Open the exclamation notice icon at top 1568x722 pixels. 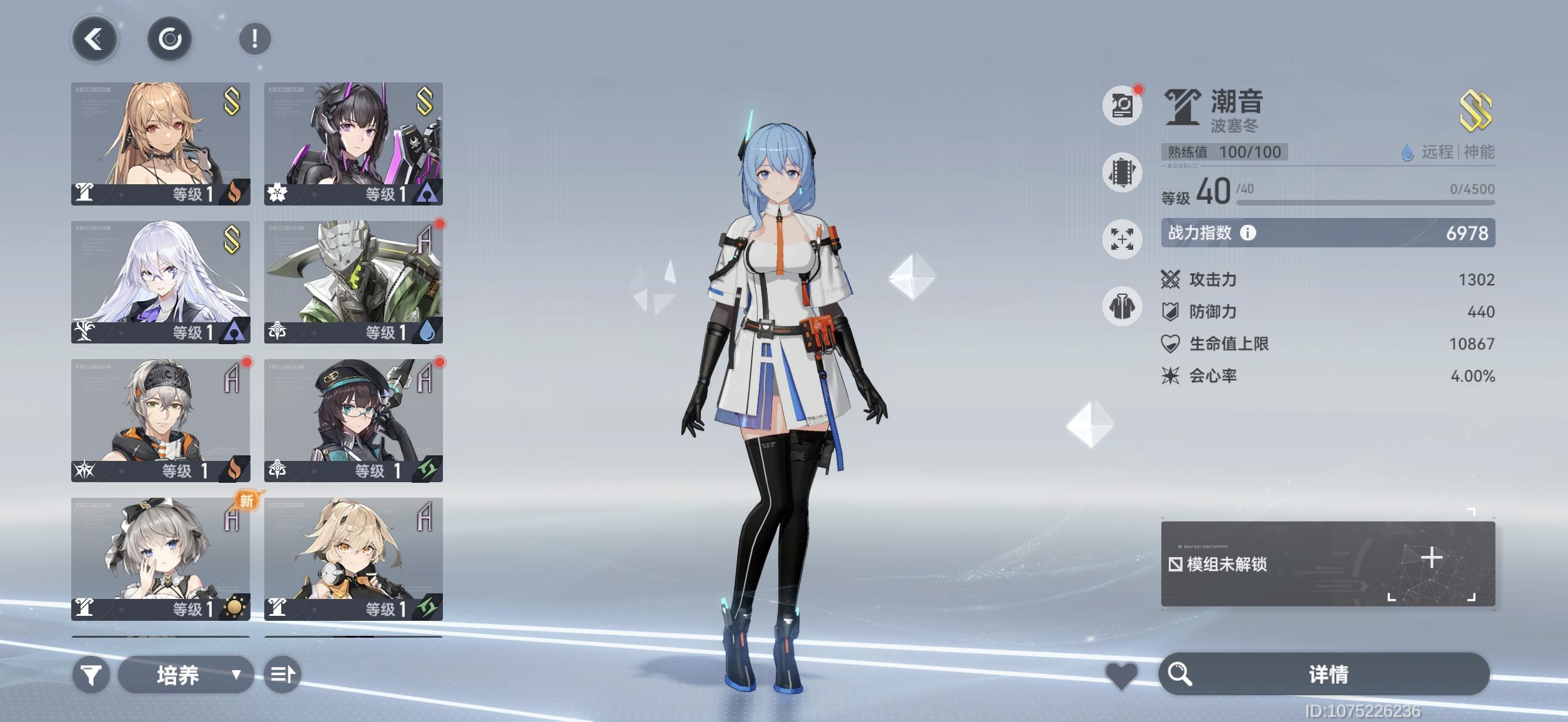(254, 39)
